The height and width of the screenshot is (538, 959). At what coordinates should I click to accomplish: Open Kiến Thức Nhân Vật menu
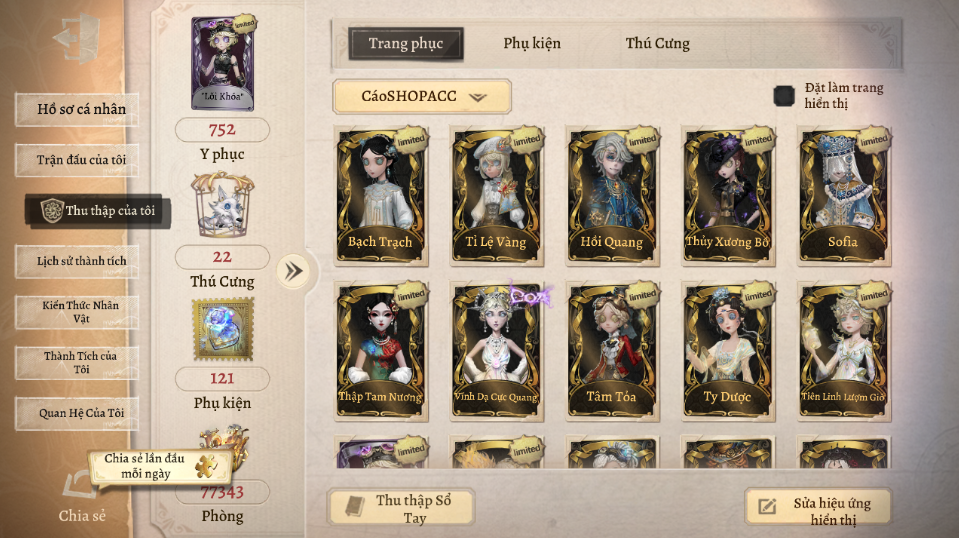point(76,311)
